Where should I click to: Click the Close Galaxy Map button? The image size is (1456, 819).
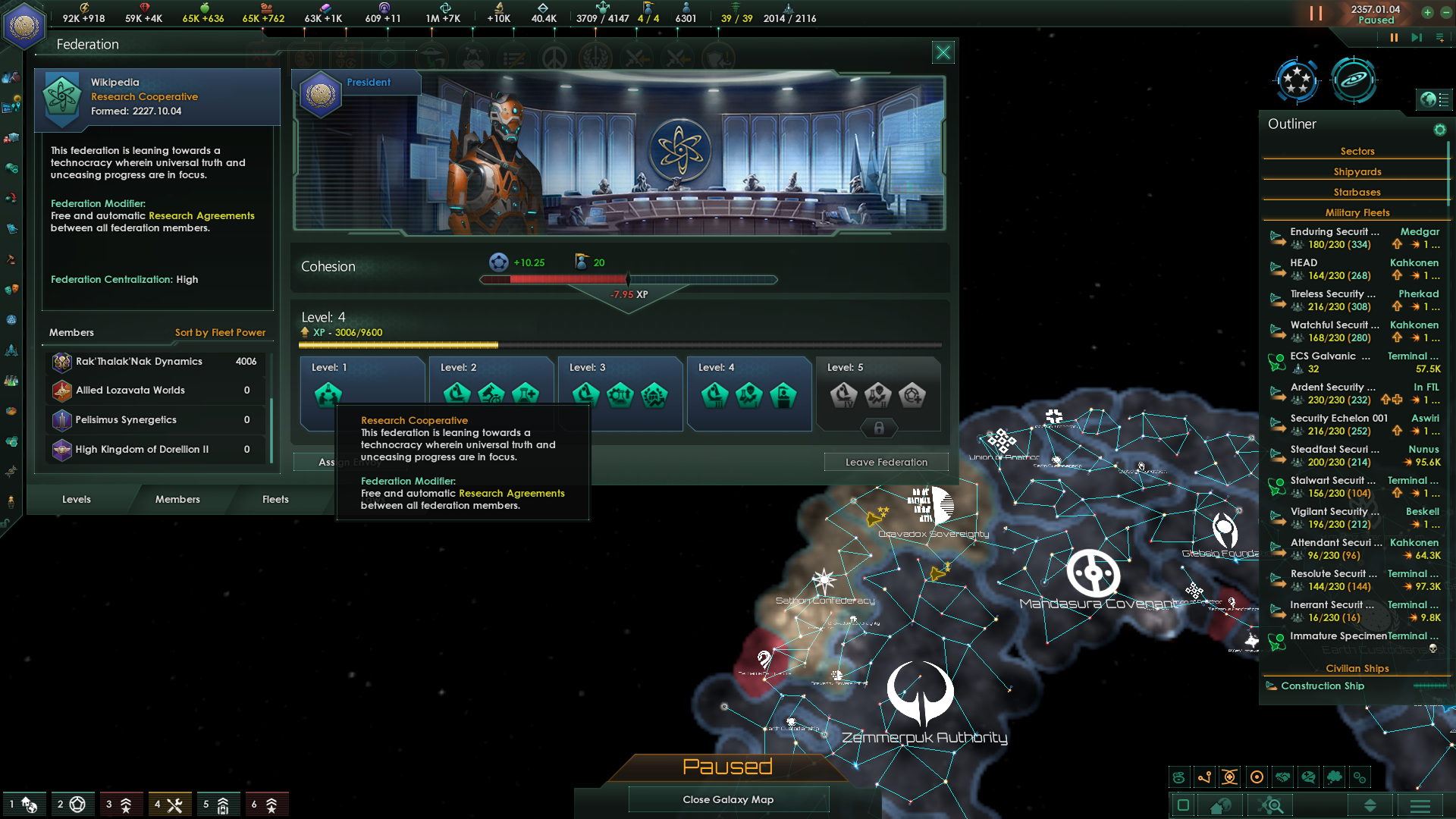[x=728, y=799]
